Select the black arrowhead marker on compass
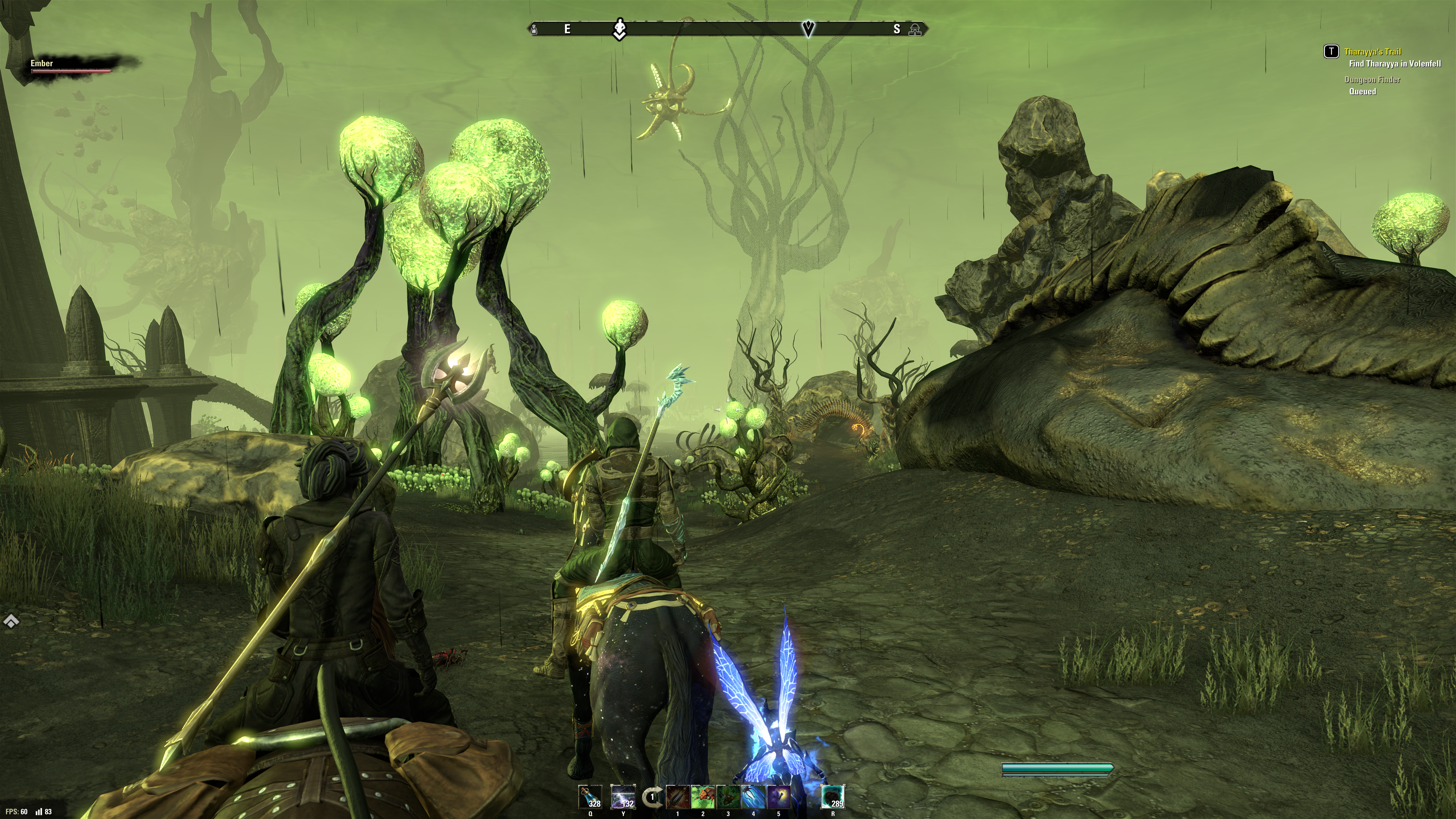This screenshot has height=819, width=1456. coord(808,28)
